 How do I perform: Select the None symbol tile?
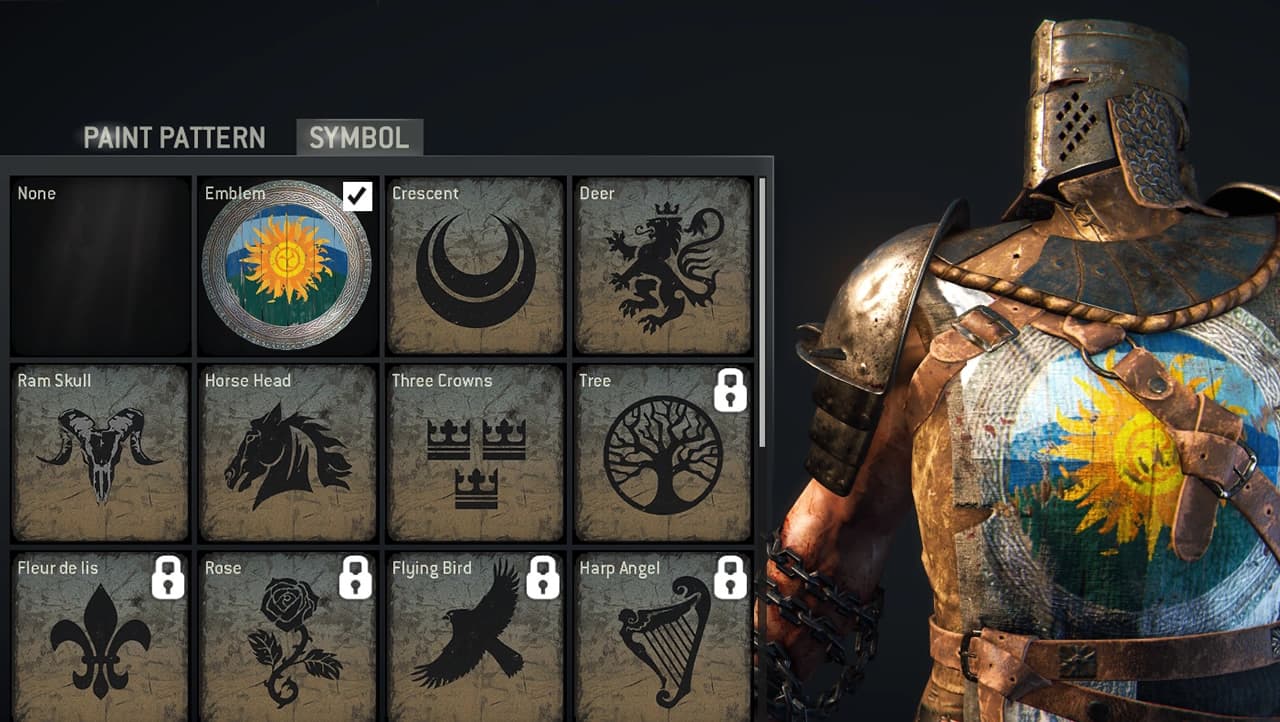tap(100, 266)
